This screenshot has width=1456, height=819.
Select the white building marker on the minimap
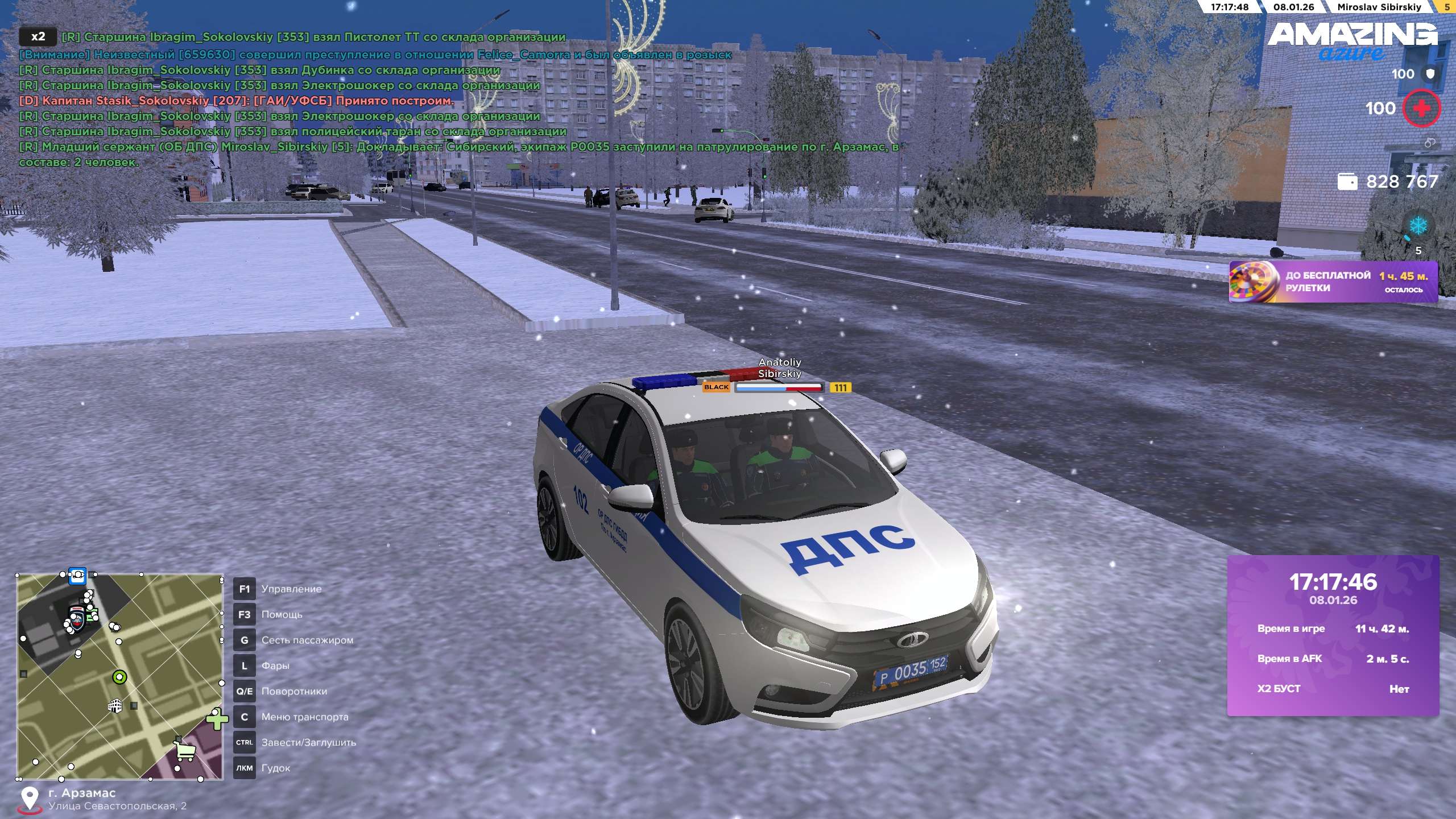click(x=115, y=706)
